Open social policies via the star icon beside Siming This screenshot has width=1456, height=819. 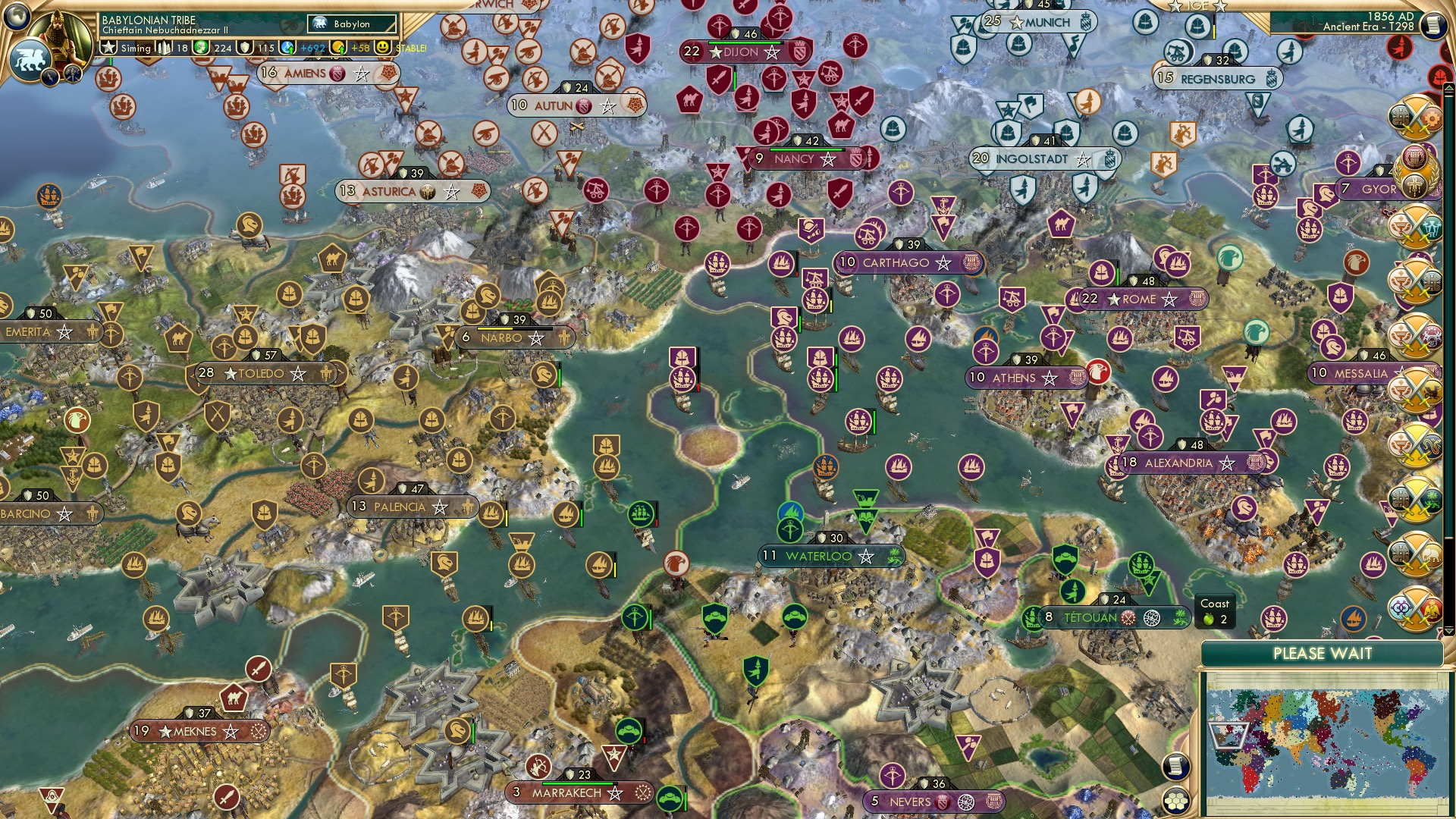tap(108, 47)
